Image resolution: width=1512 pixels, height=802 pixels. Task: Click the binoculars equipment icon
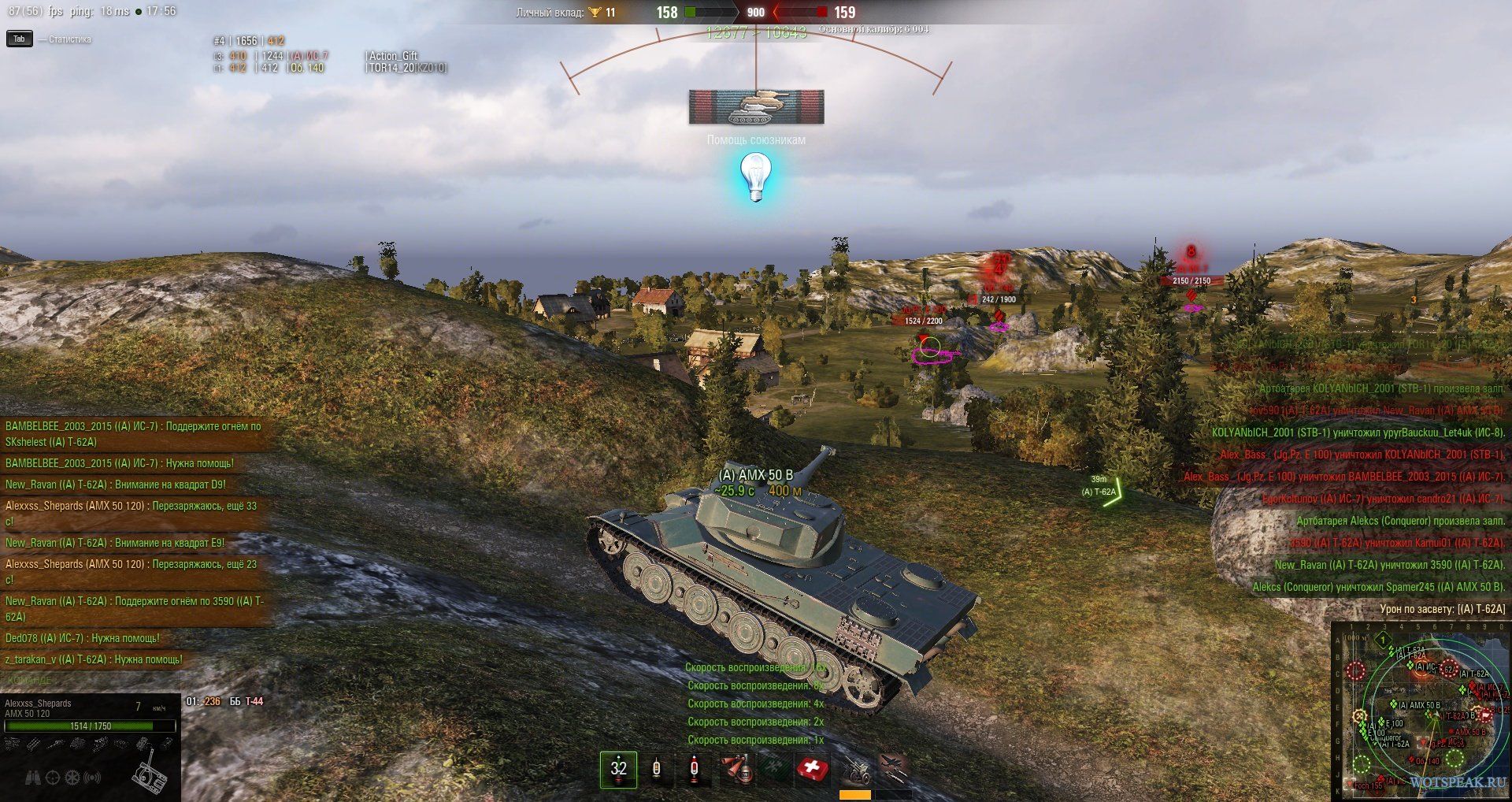pyautogui.click(x=33, y=778)
